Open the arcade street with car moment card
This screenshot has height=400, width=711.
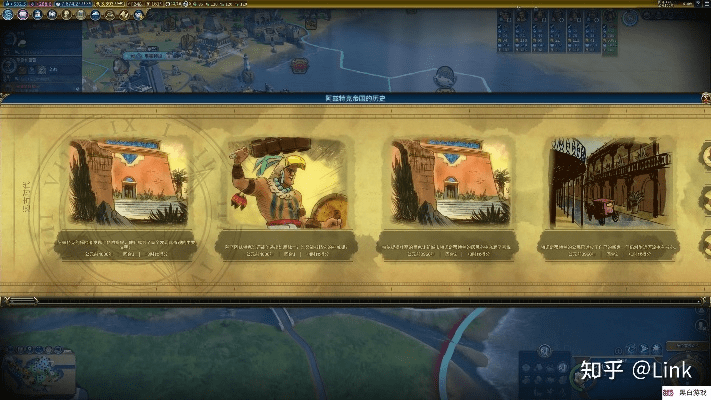pyautogui.click(x=609, y=184)
